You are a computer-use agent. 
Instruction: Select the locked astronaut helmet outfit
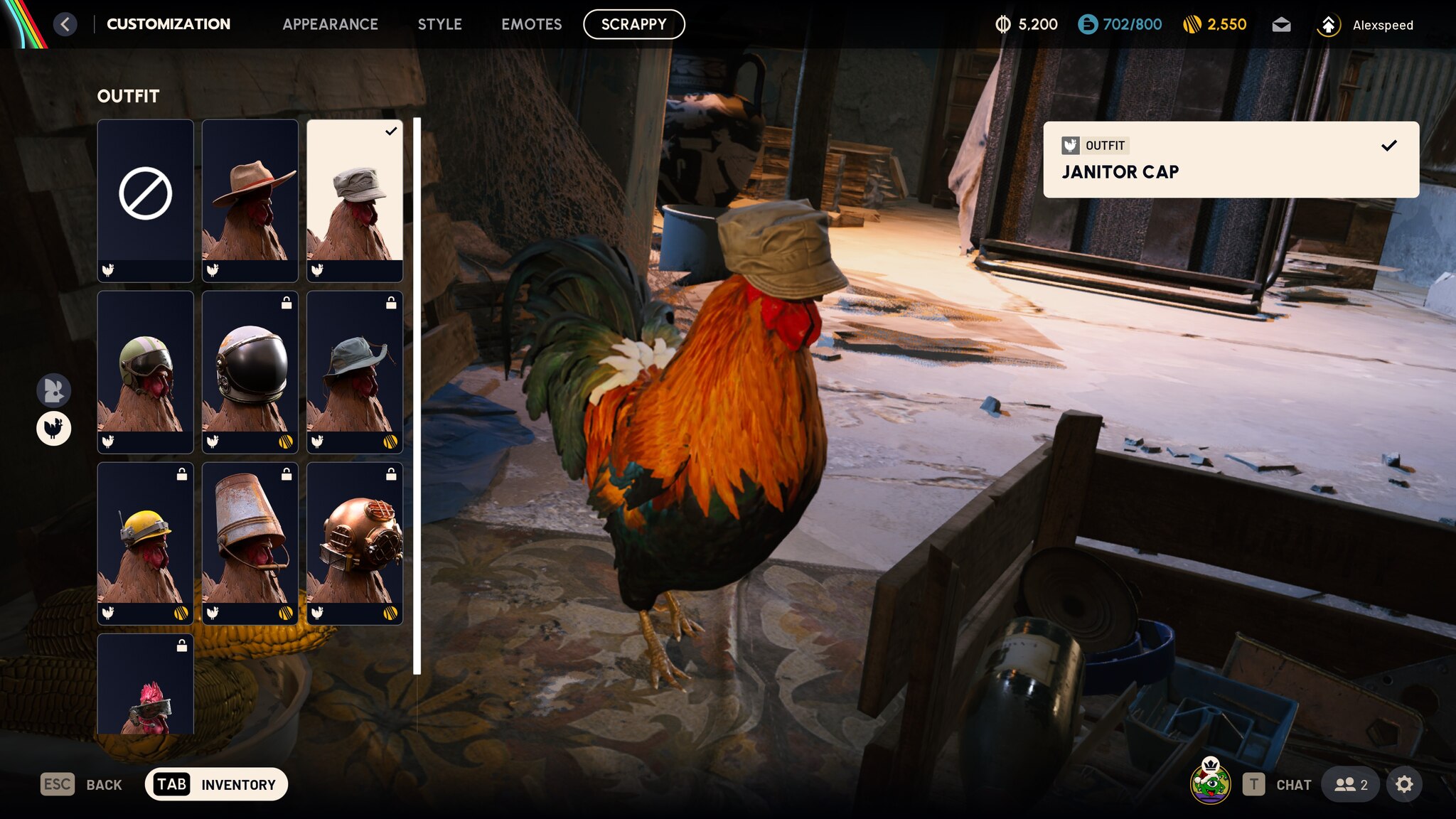point(250,371)
